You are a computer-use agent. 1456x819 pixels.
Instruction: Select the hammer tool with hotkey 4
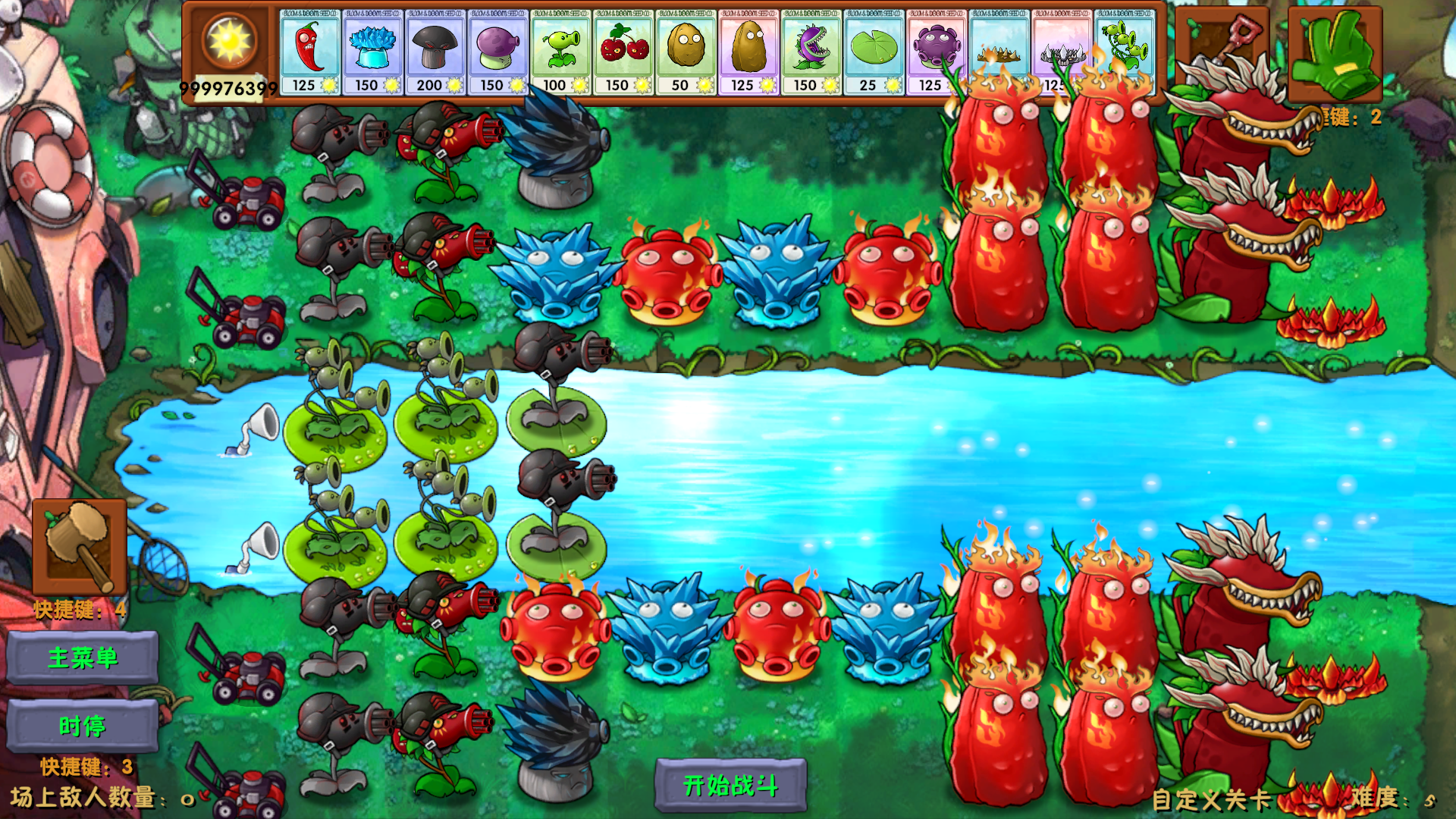click(80, 546)
